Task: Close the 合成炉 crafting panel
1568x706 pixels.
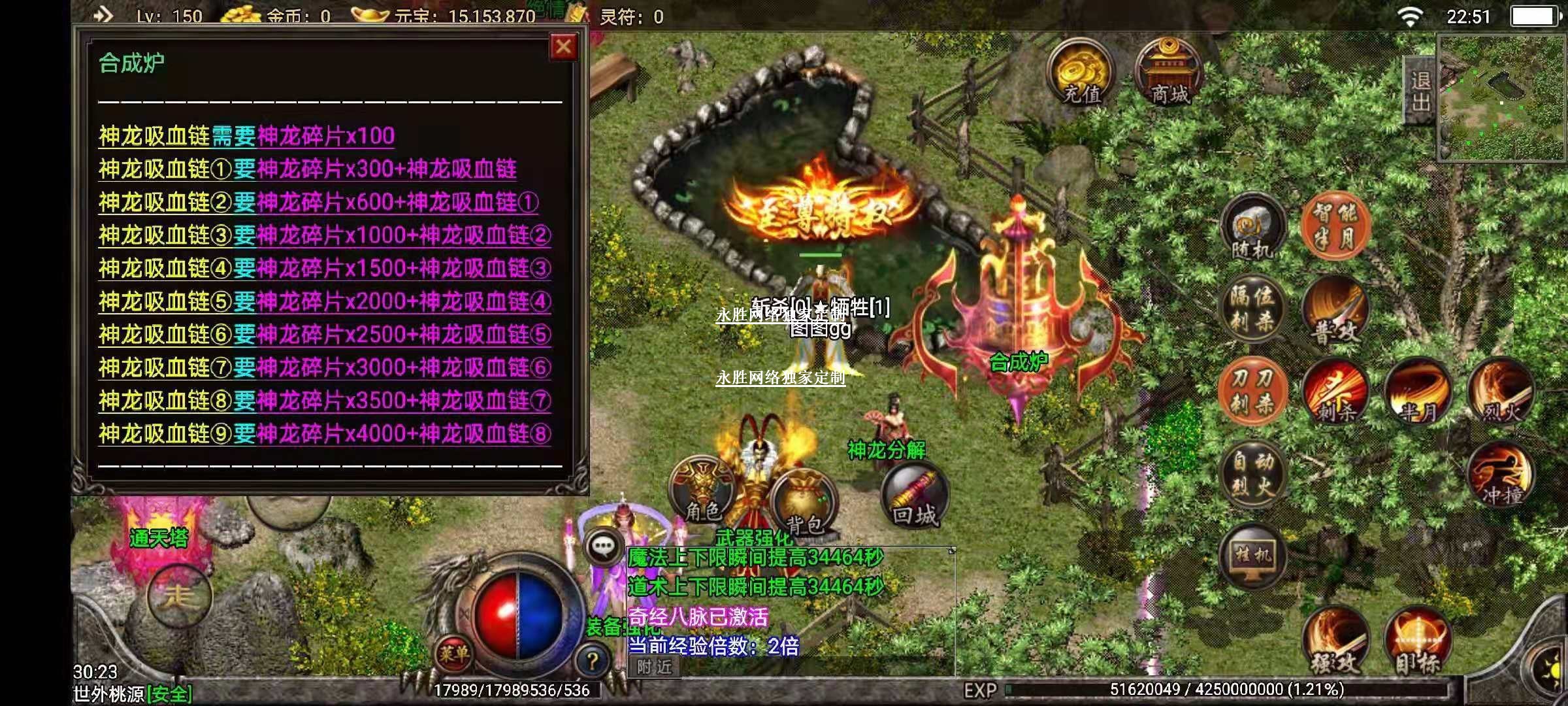Action: click(x=563, y=48)
